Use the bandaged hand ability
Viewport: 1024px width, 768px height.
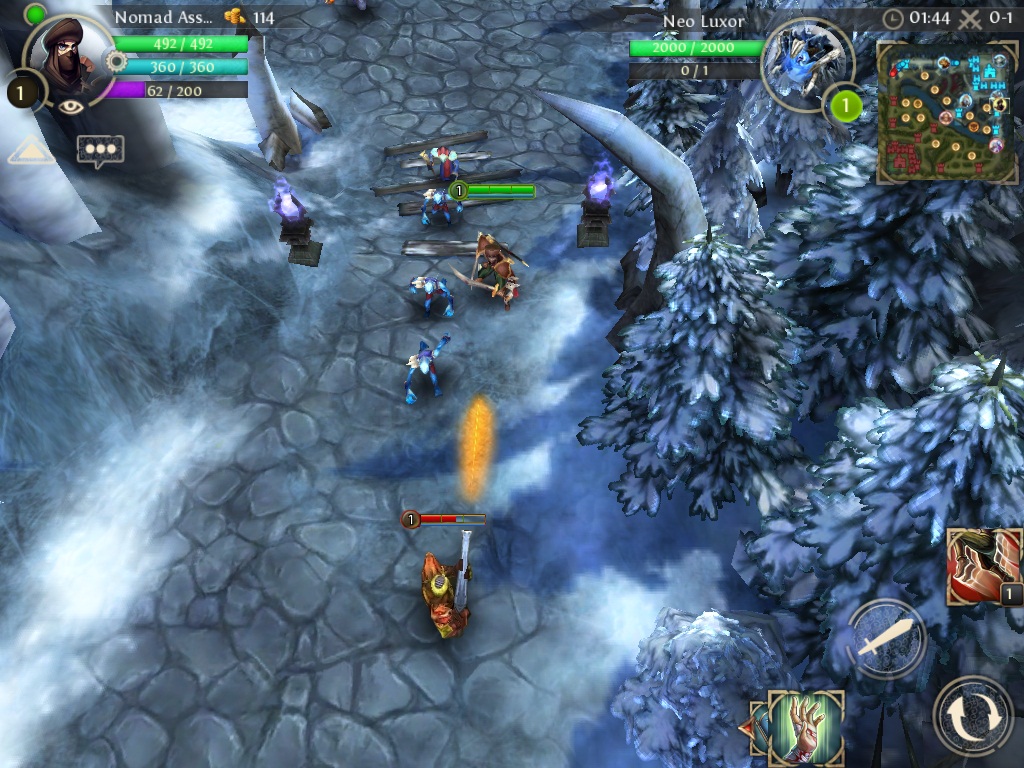(806, 727)
